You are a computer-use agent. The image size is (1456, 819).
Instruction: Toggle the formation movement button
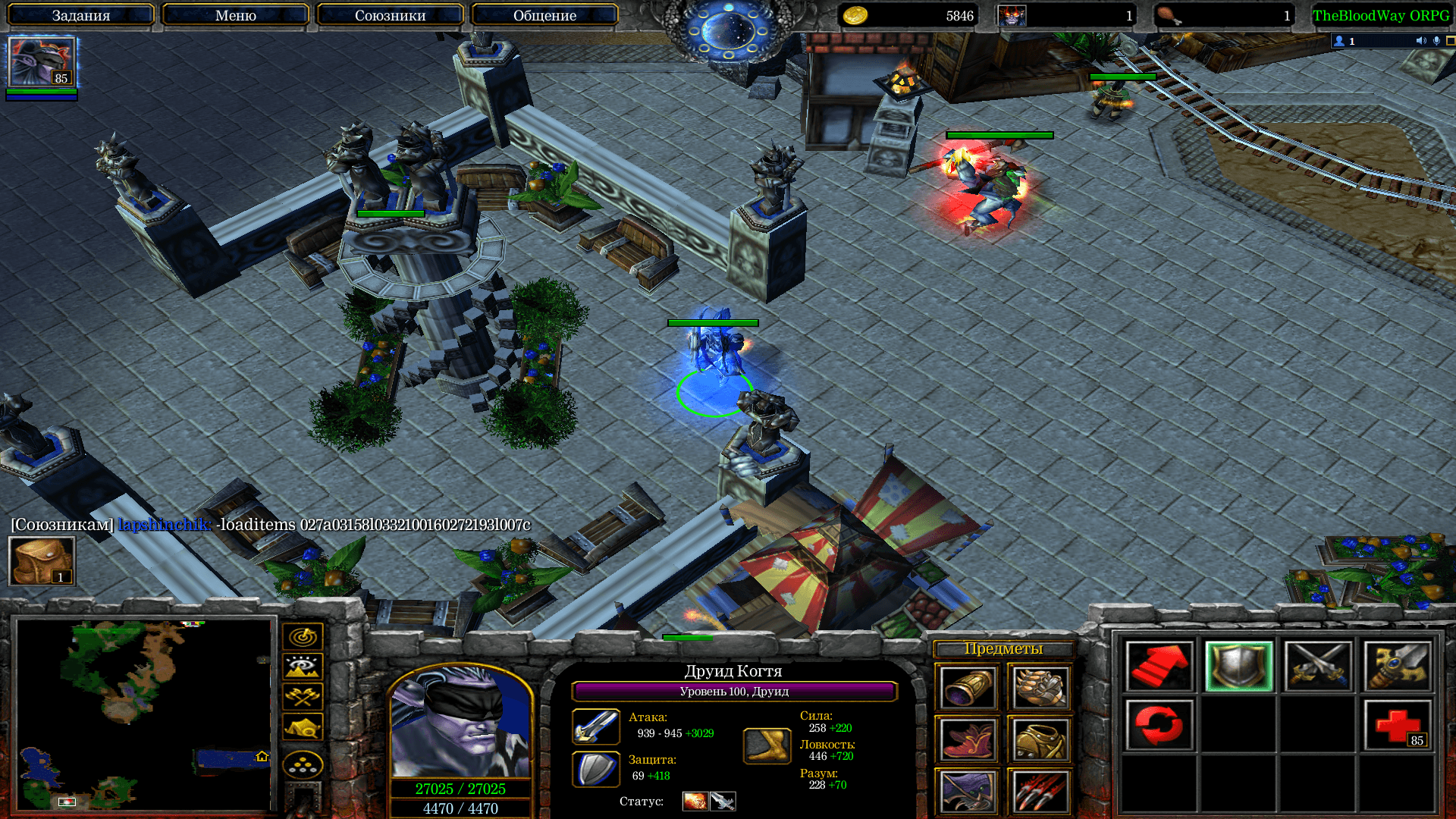point(303,765)
